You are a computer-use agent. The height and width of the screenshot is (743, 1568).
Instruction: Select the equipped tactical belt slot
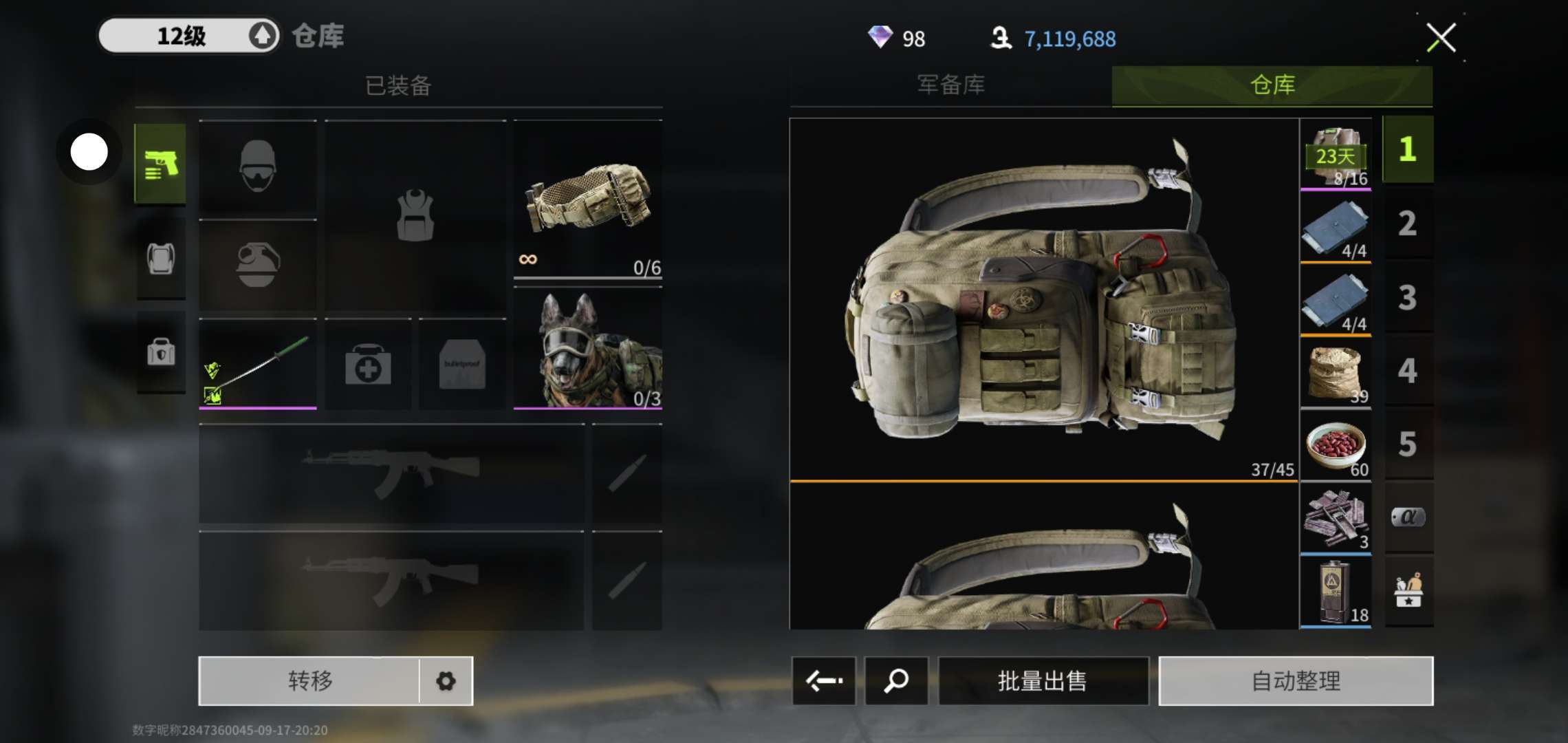[x=588, y=200]
